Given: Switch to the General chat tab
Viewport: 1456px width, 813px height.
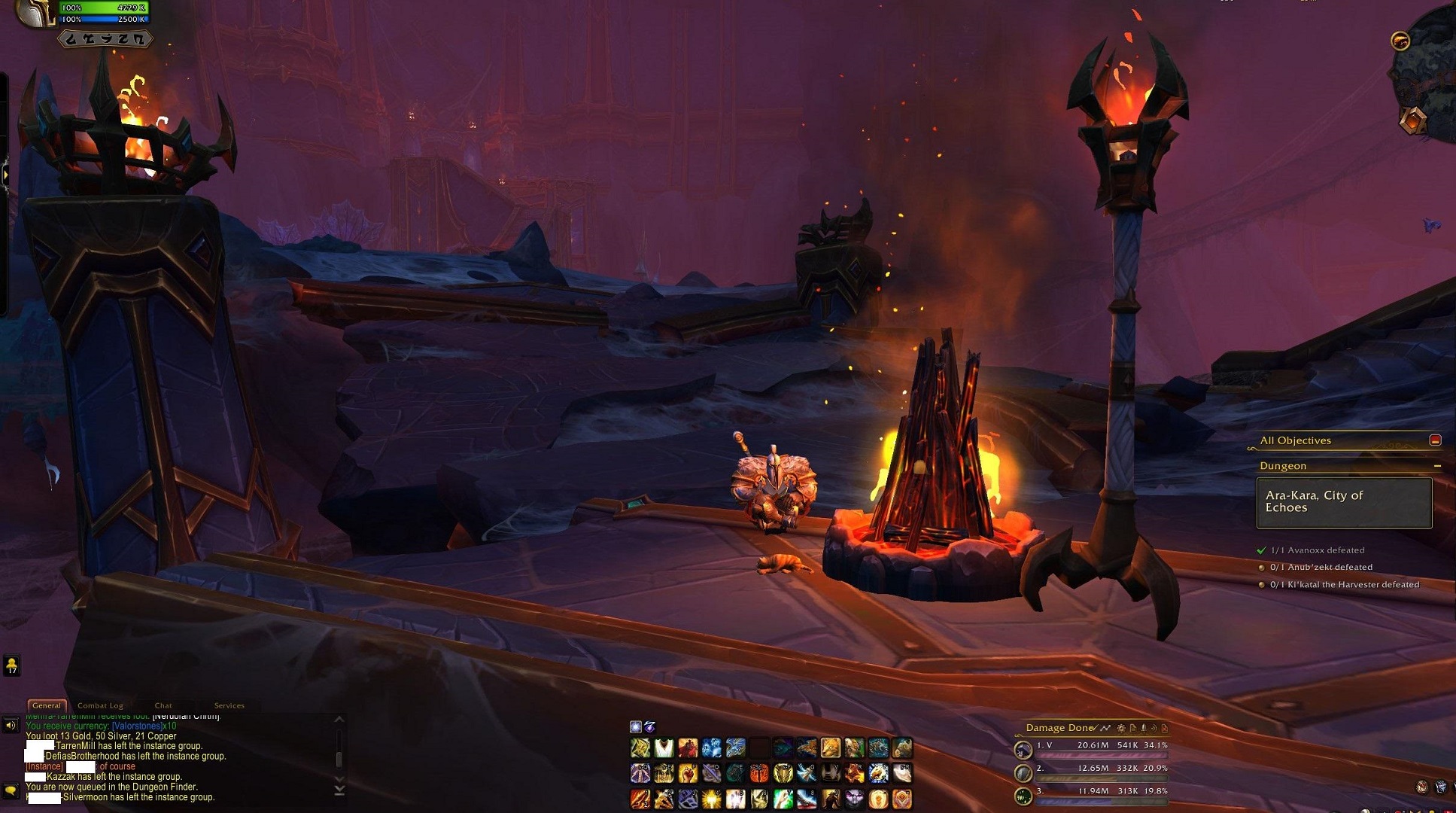Looking at the screenshot, I should [x=47, y=705].
